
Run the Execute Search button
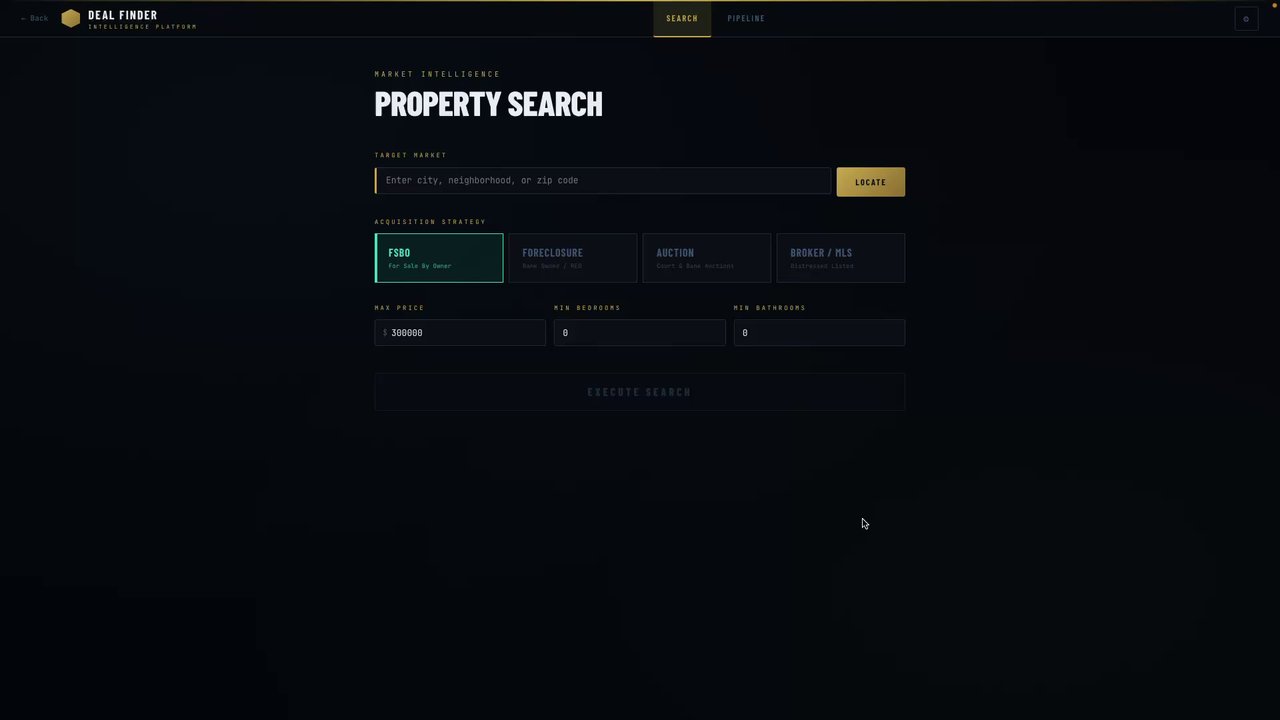640,392
